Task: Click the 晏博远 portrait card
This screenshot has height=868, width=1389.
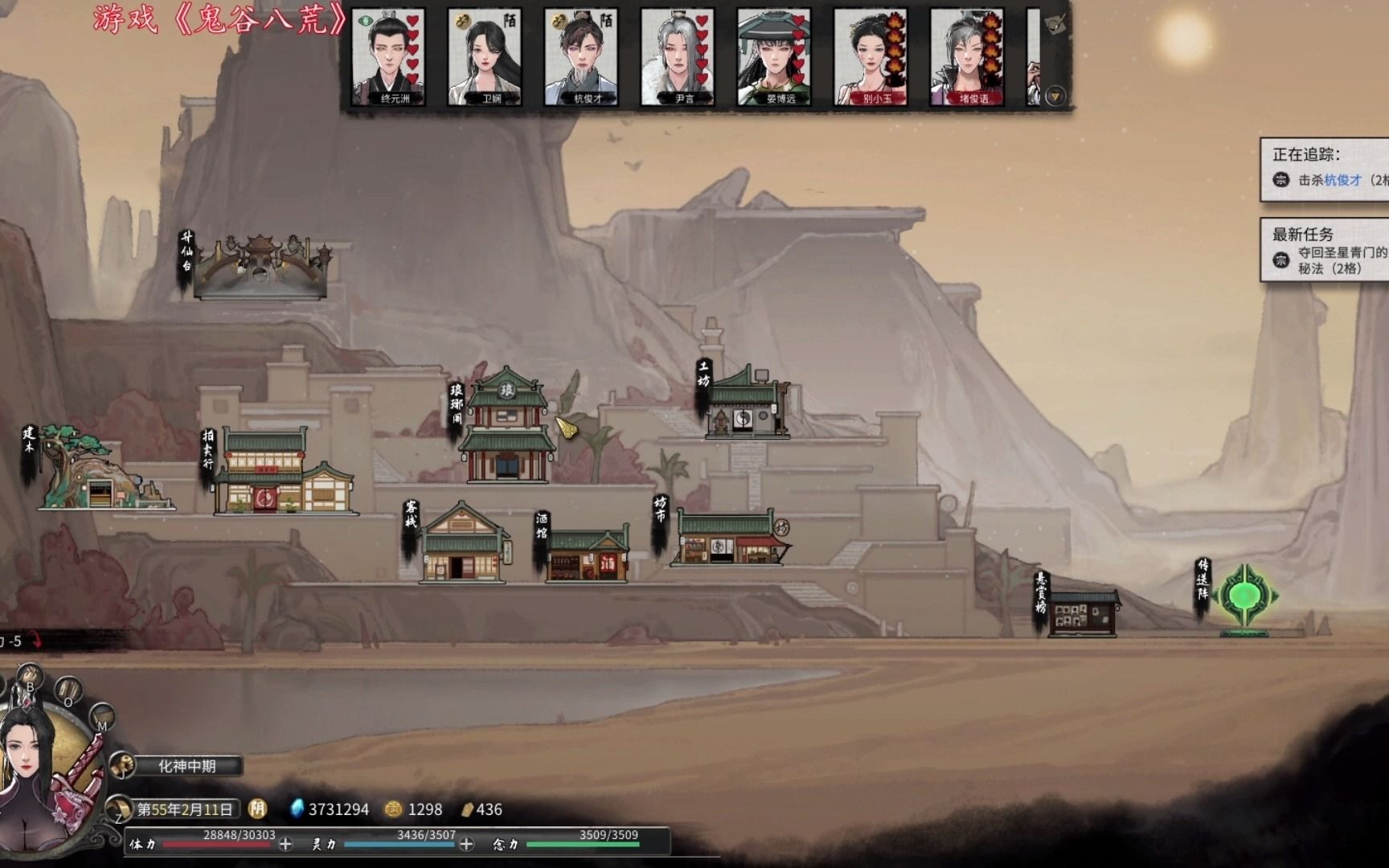Action: coord(774,57)
